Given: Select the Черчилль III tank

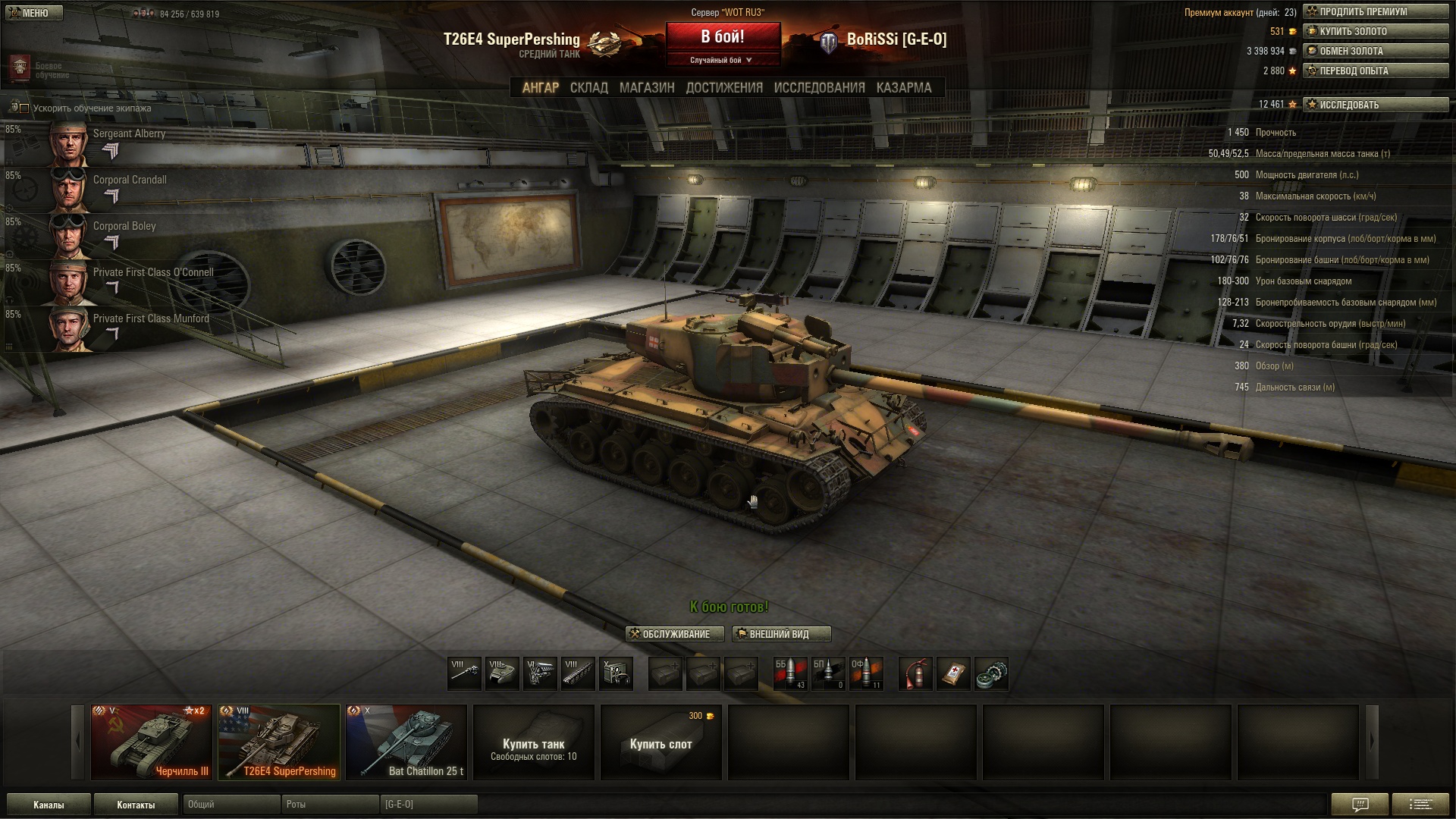Looking at the screenshot, I should point(152,742).
